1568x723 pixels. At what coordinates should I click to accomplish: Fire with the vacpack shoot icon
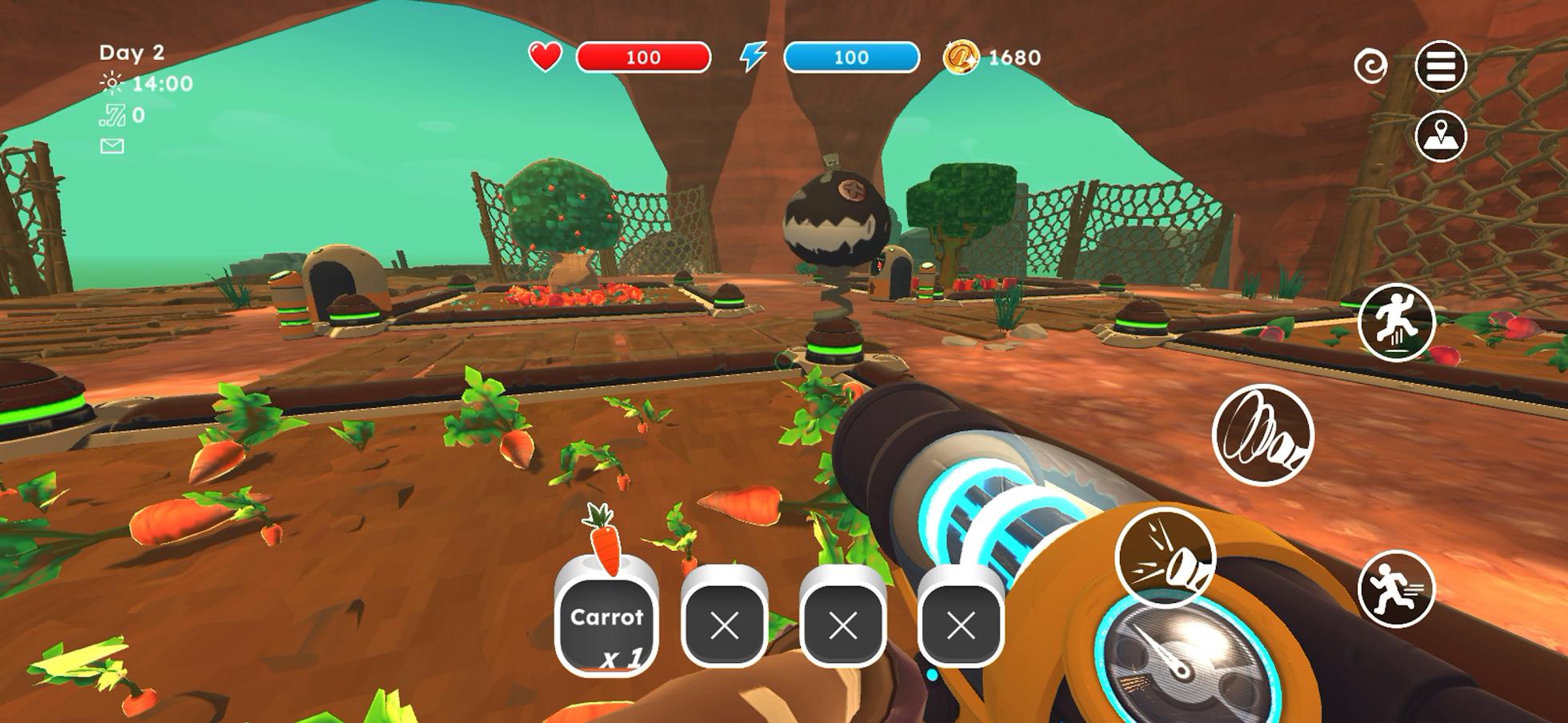click(1168, 560)
